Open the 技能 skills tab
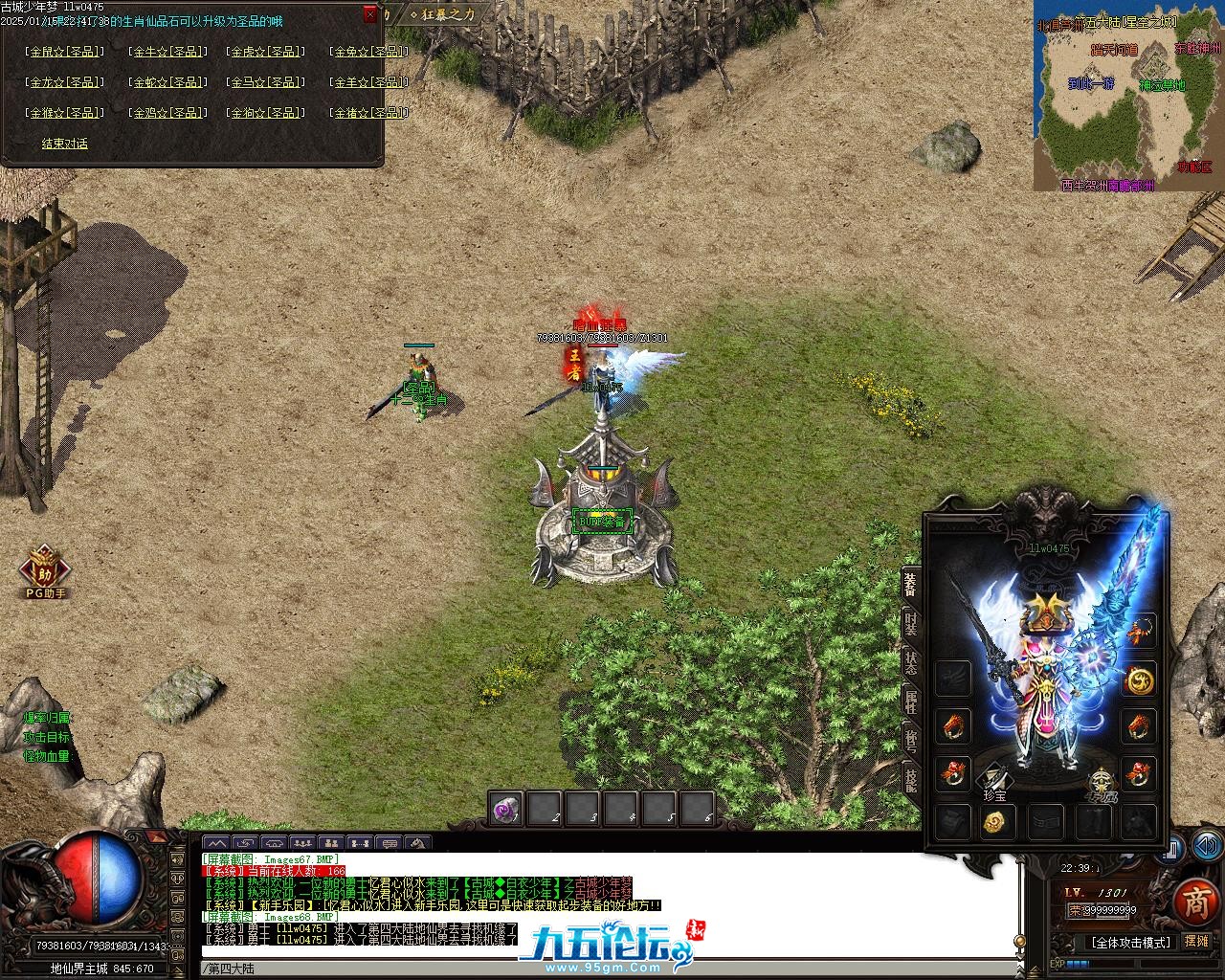Viewport: 1225px width, 980px height. 911,779
